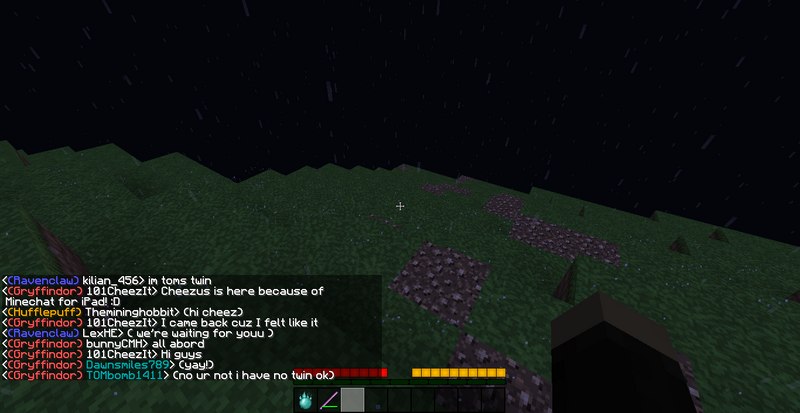
Task: Click the highlighted grey hotbar slot
Action: click(352, 400)
